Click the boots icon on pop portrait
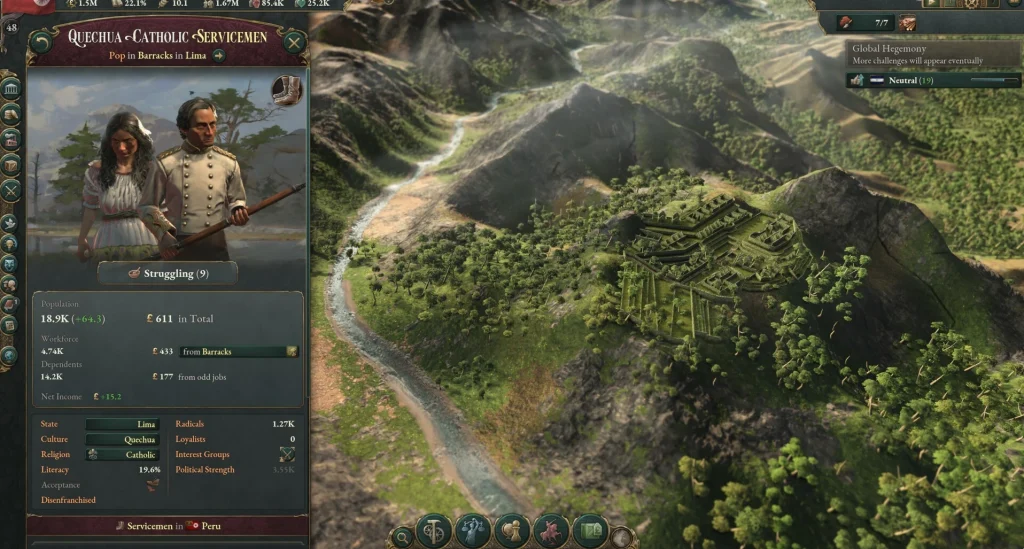 286,90
